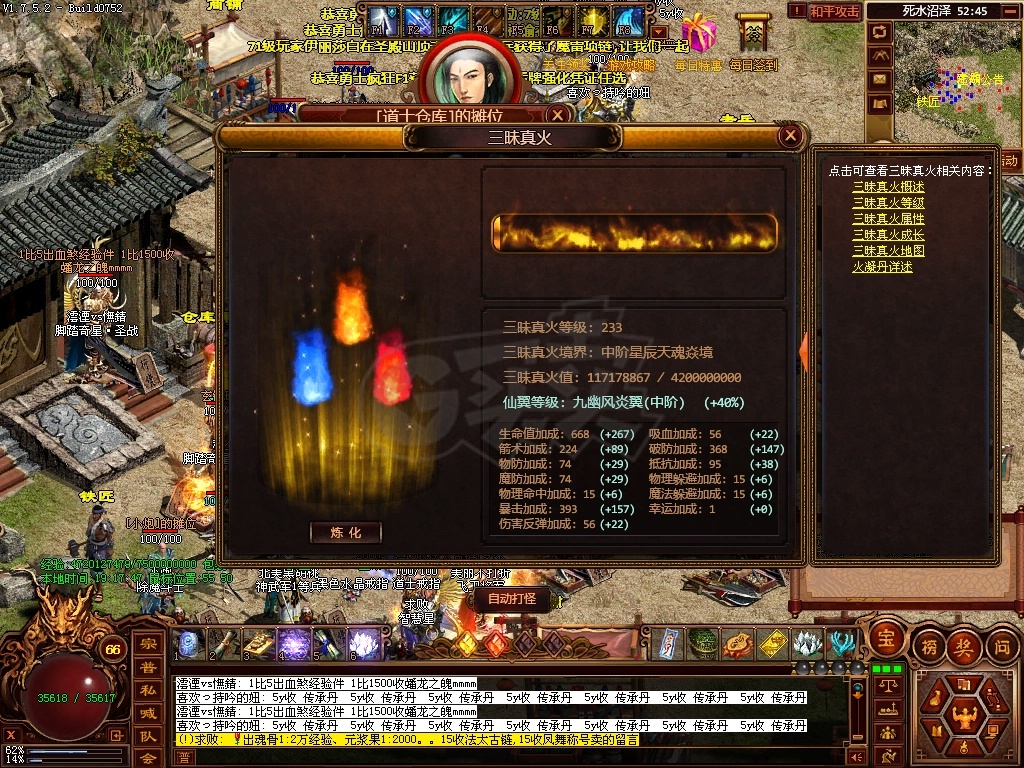Close the 三昧真火 panel
Image resolution: width=1024 pixels, height=768 pixels.
791,136
